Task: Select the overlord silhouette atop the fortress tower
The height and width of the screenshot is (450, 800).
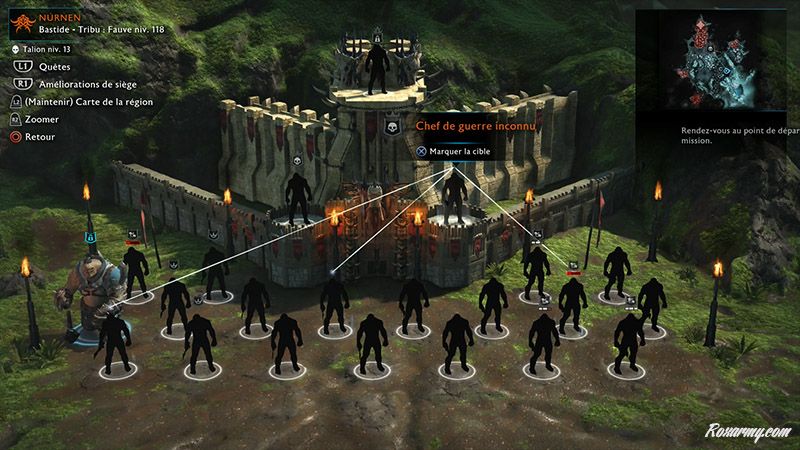Action: [376, 70]
